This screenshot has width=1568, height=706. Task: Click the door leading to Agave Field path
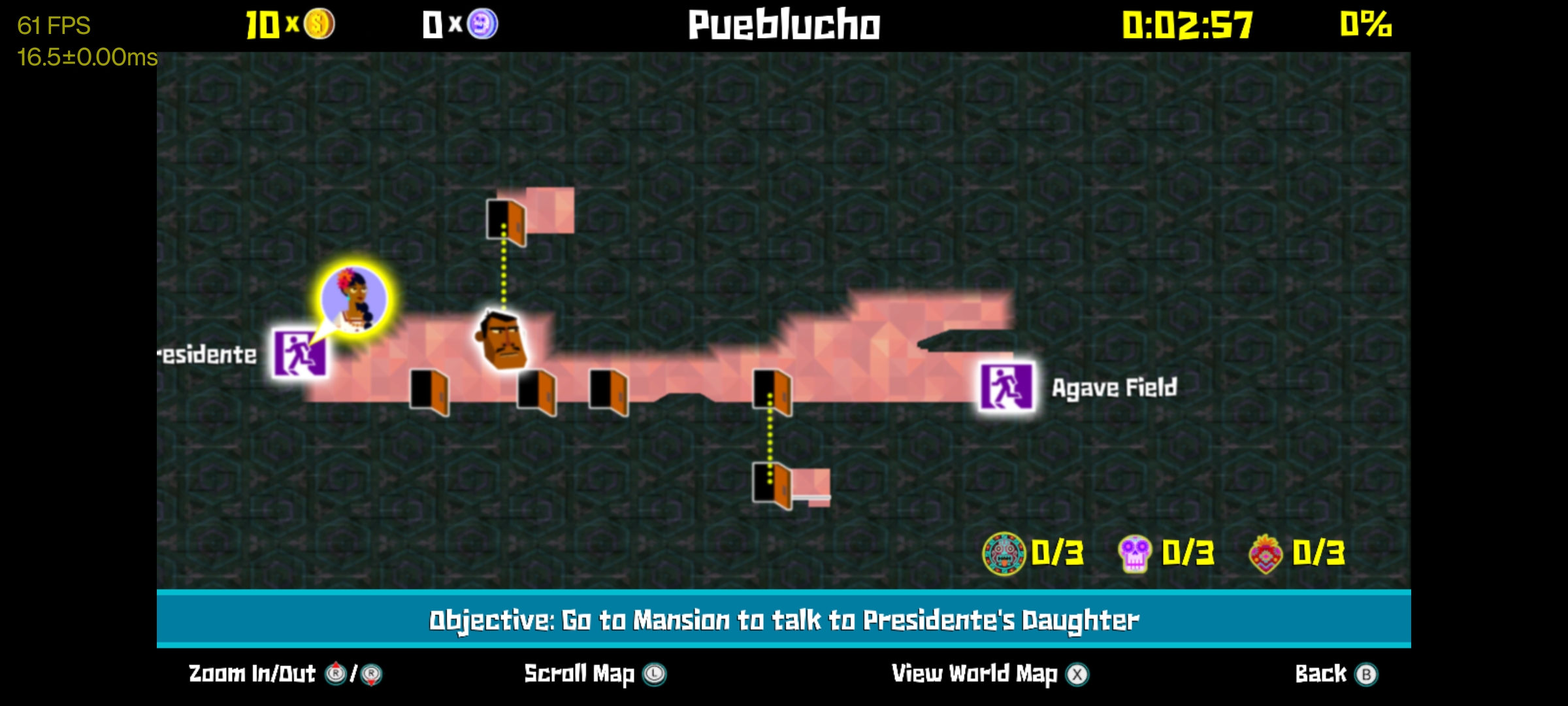[x=771, y=392]
